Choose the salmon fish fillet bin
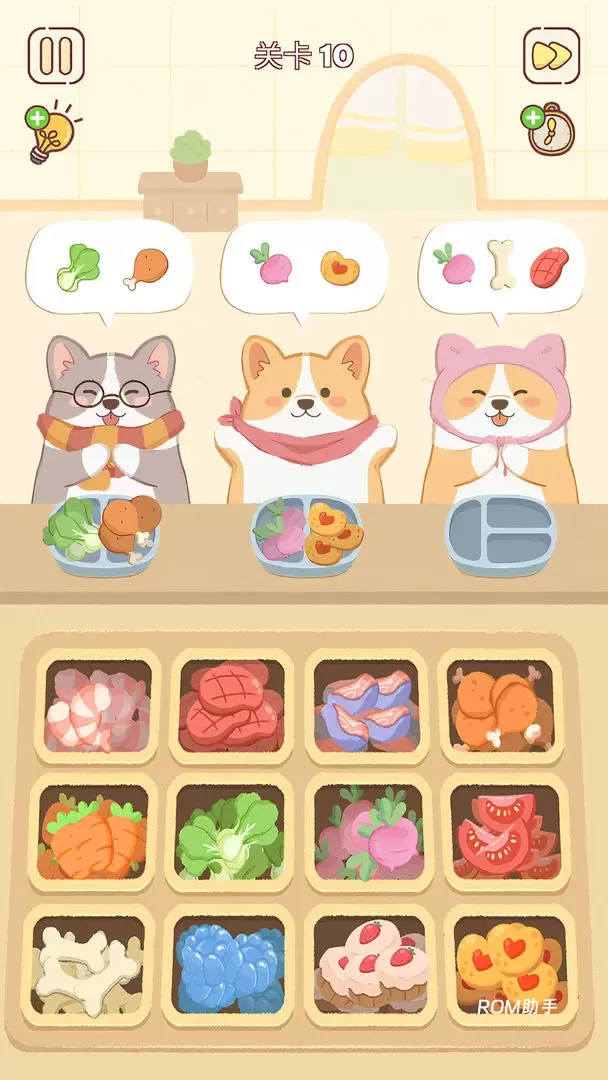Screen dimensions: 608x1080 tap(365, 707)
